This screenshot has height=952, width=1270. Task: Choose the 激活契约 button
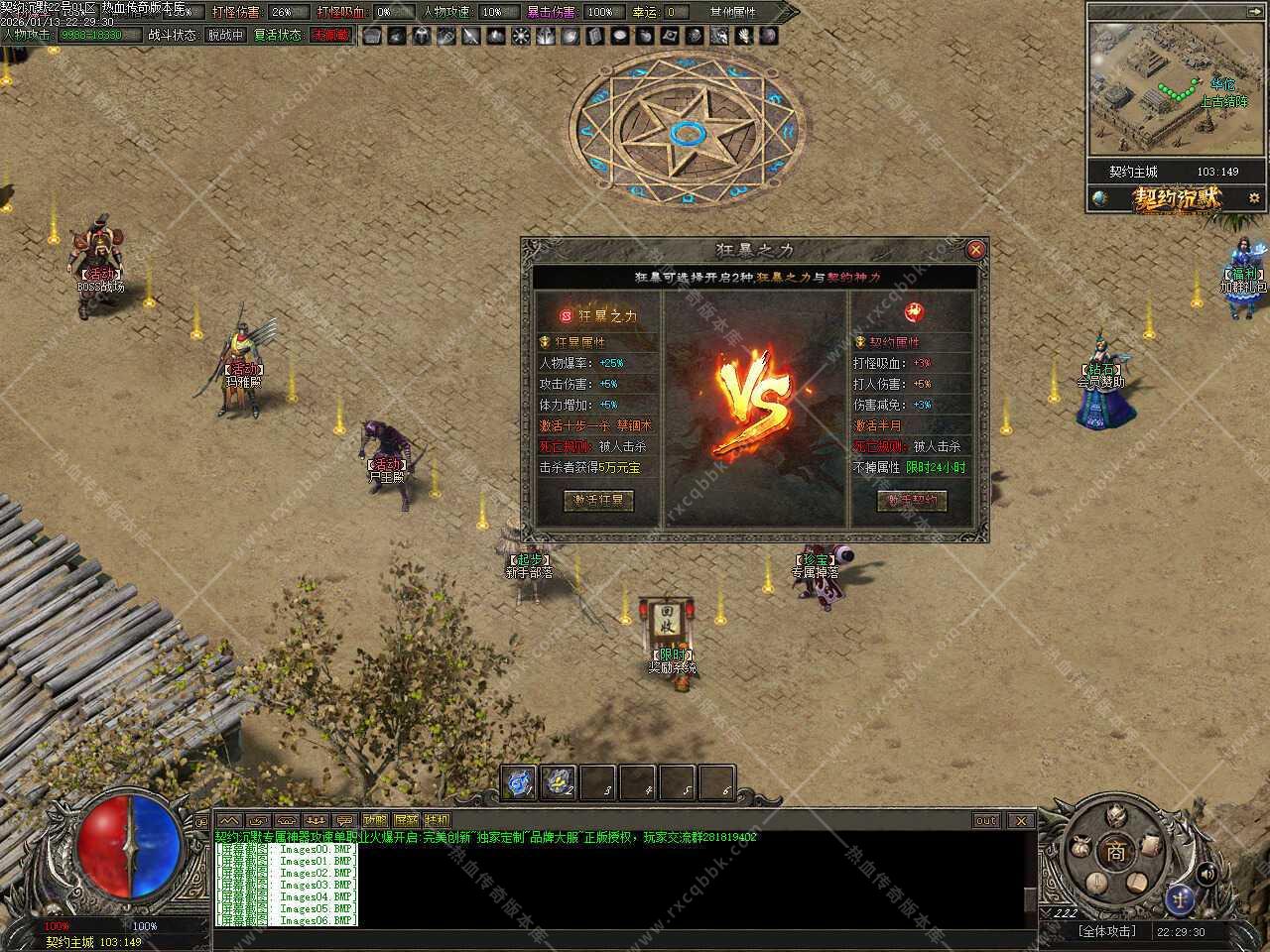912,501
